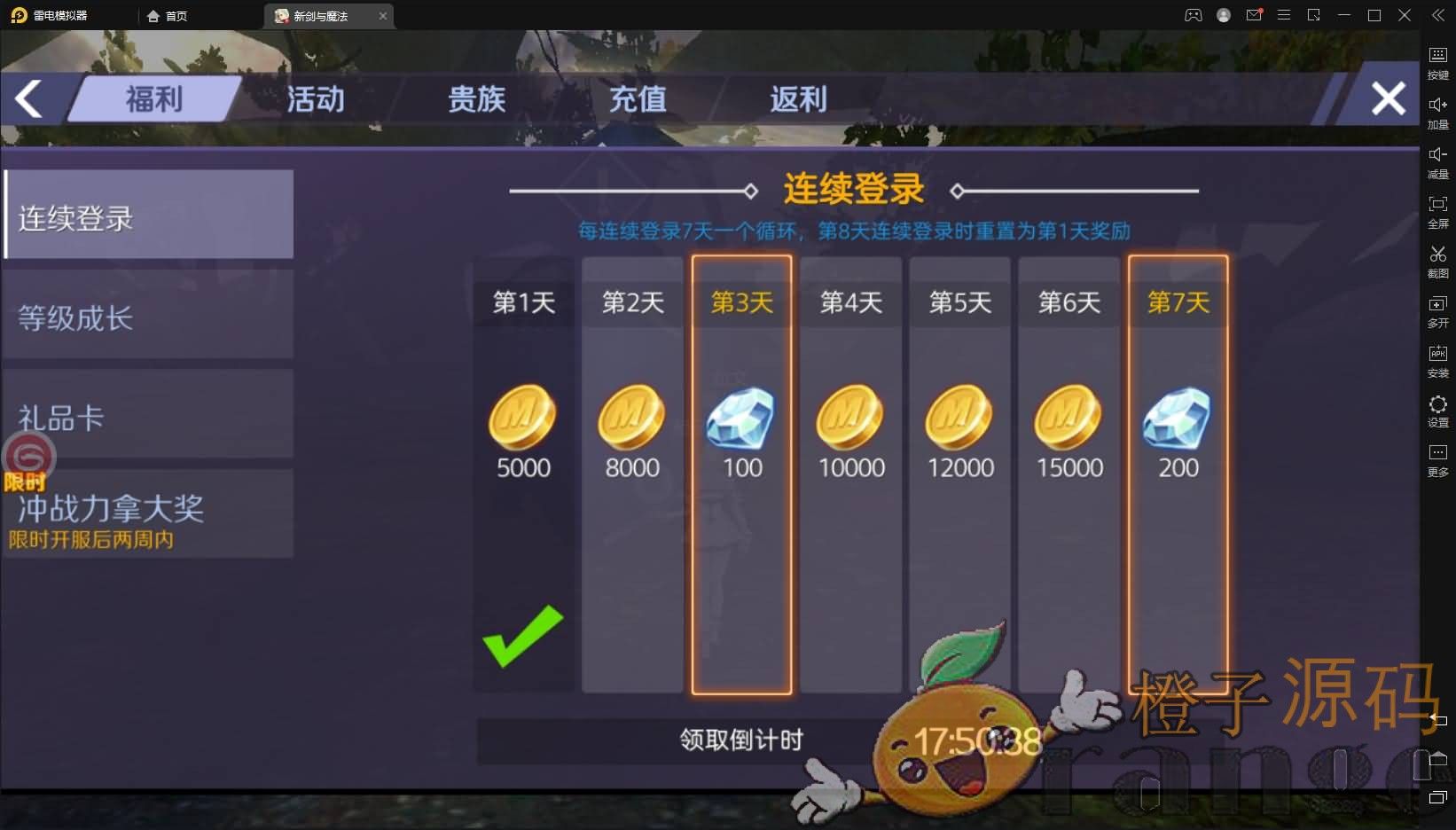Switch to the 充值 tab

tap(637, 100)
